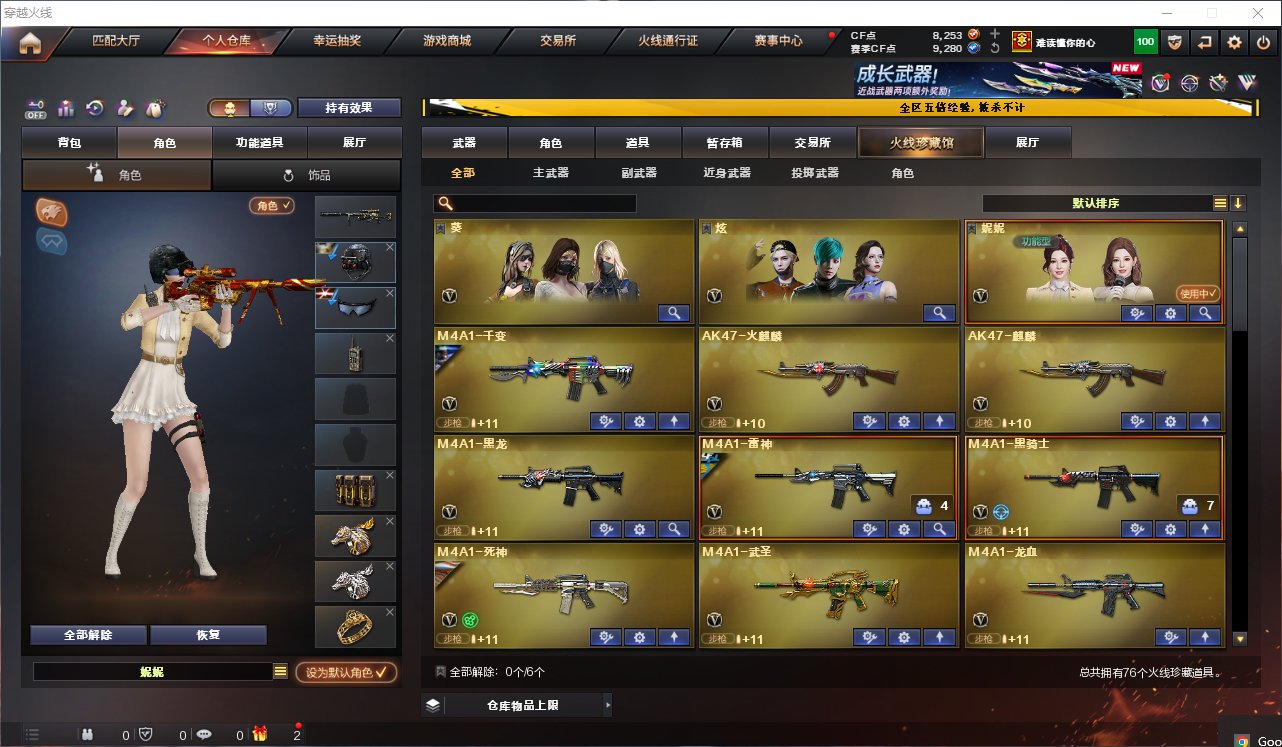Click the circular restore icon in the left toolbar
The height and width of the screenshot is (747, 1282).
(94, 108)
